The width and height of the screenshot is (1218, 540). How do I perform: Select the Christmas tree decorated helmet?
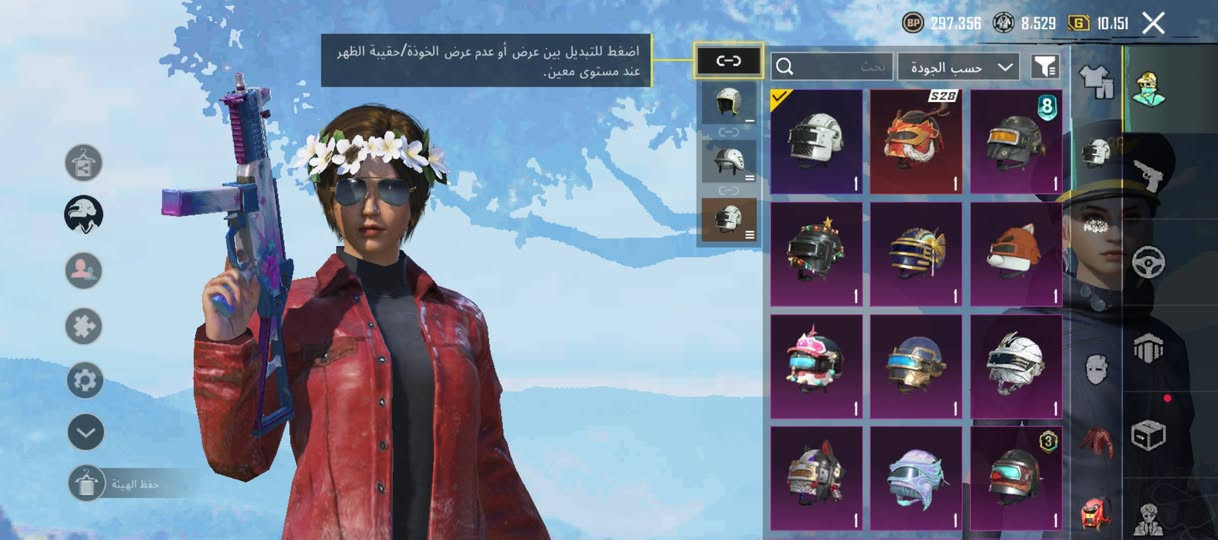[x=816, y=254]
